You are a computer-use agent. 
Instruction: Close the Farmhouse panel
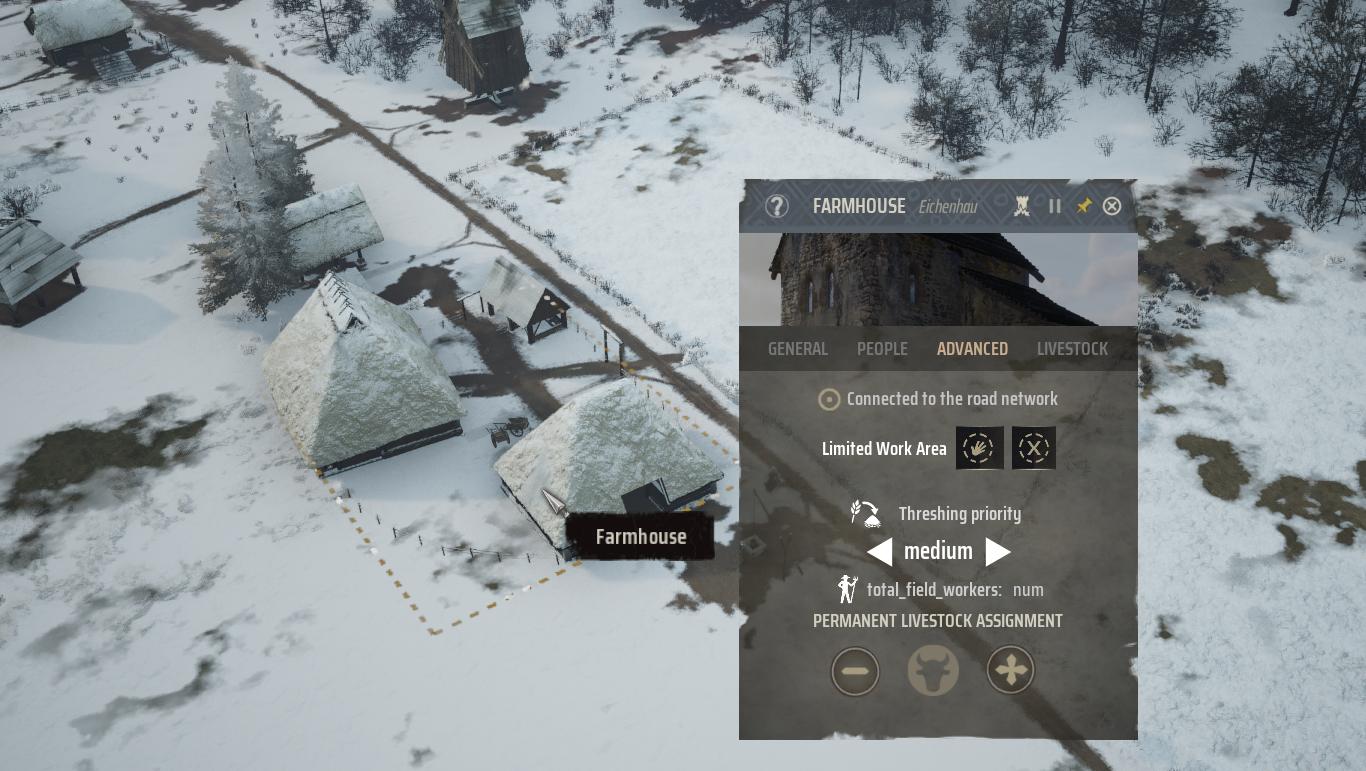coord(1112,206)
